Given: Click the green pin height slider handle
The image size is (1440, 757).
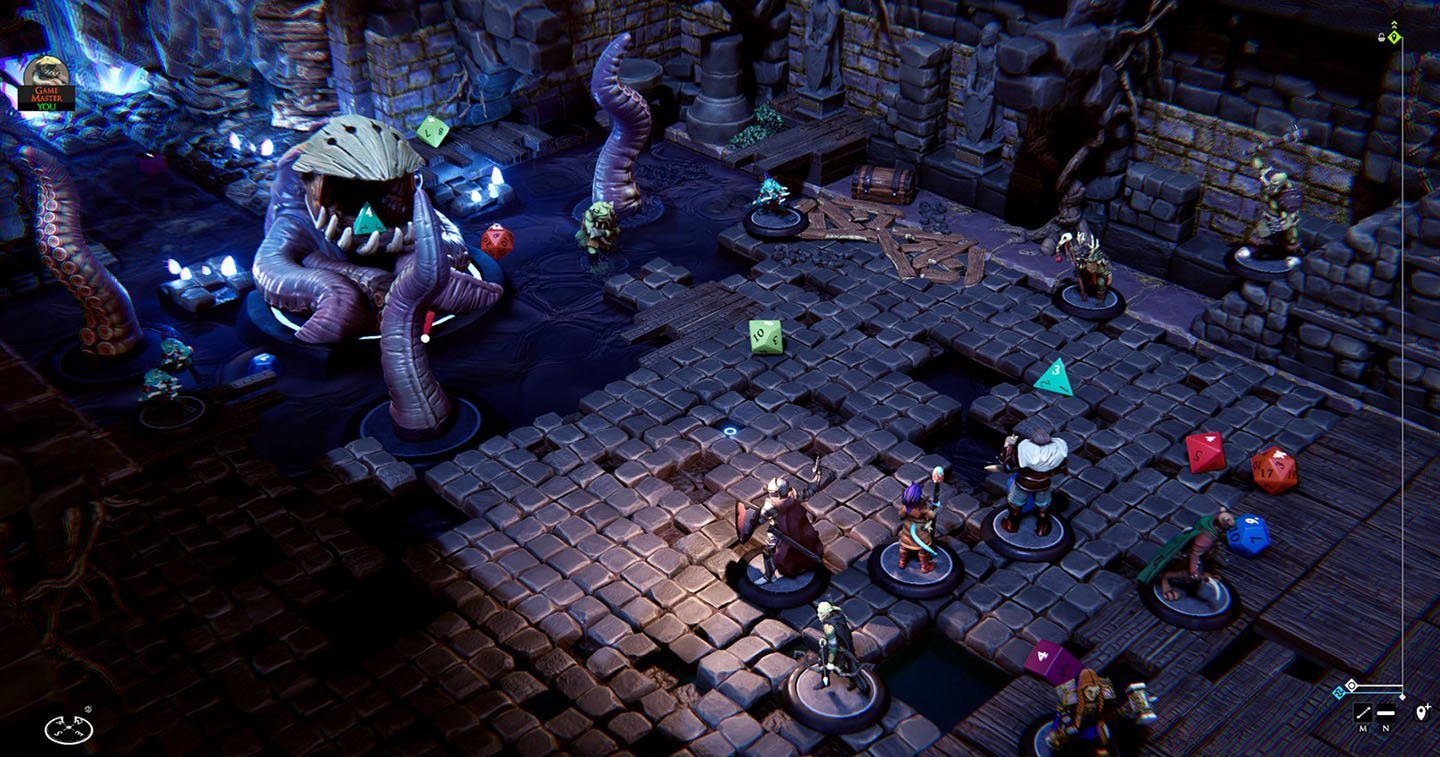Looking at the screenshot, I should (1395, 37).
